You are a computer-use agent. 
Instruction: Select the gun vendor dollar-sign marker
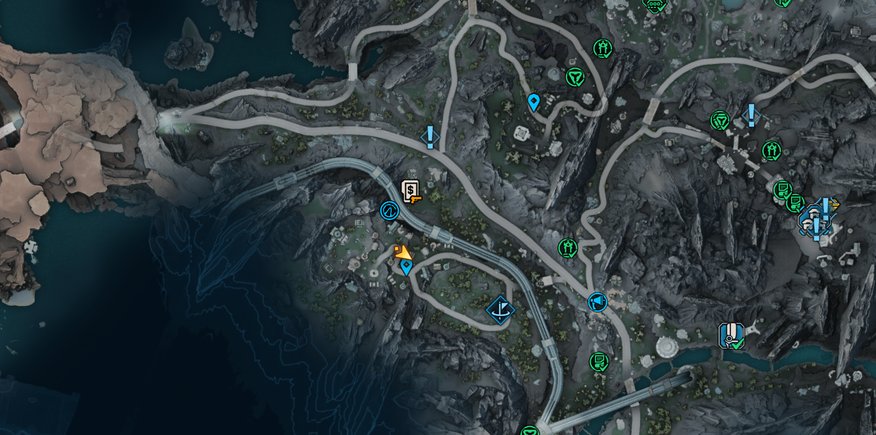point(411,190)
